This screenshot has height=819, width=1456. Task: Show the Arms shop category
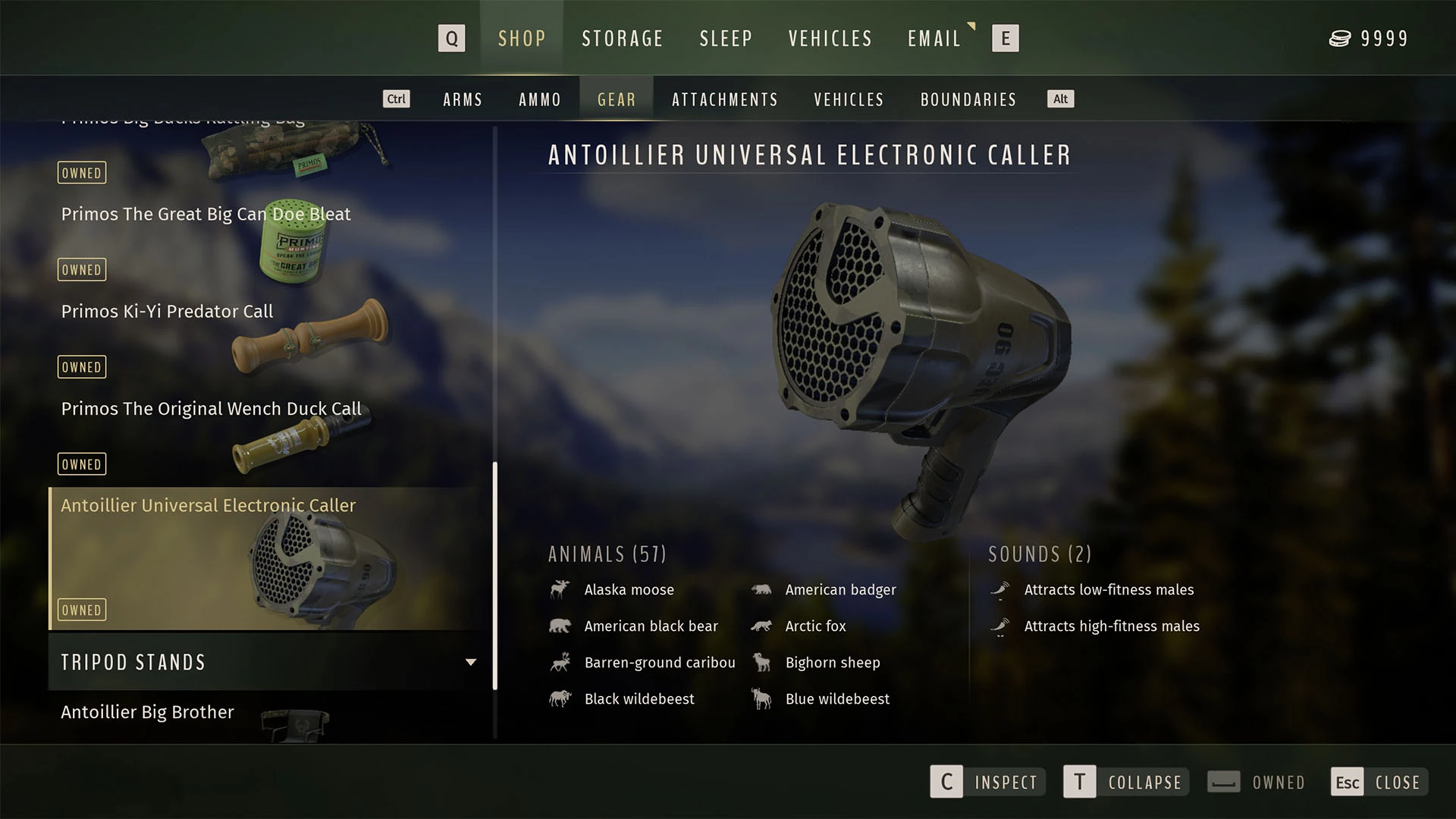point(463,99)
